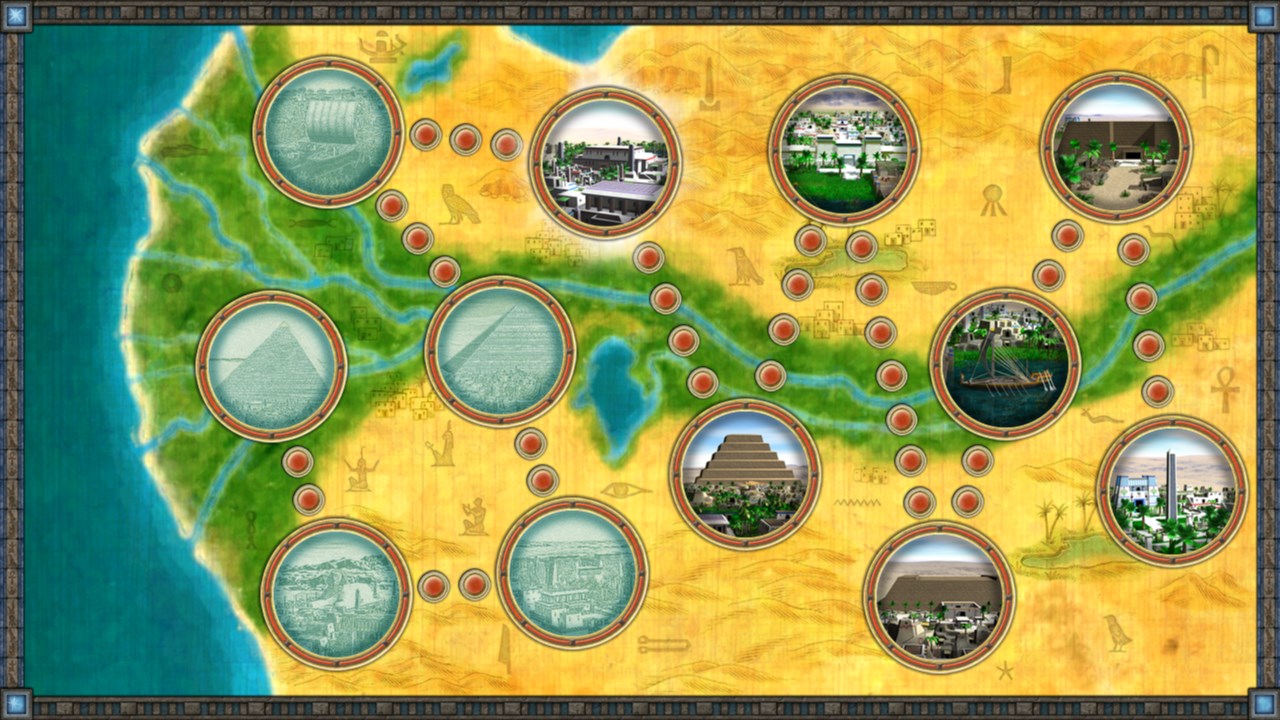Select the dark temple level at top right
Viewport: 1280px width, 720px height.
(x=1116, y=150)
